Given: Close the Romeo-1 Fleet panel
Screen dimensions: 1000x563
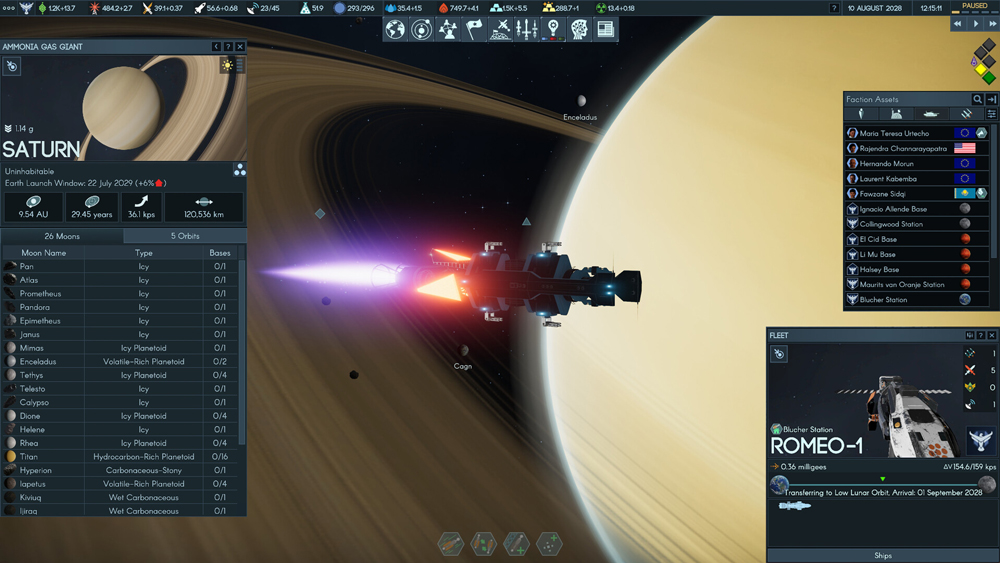Looking at the screenshot, I should tap(992, 336).
